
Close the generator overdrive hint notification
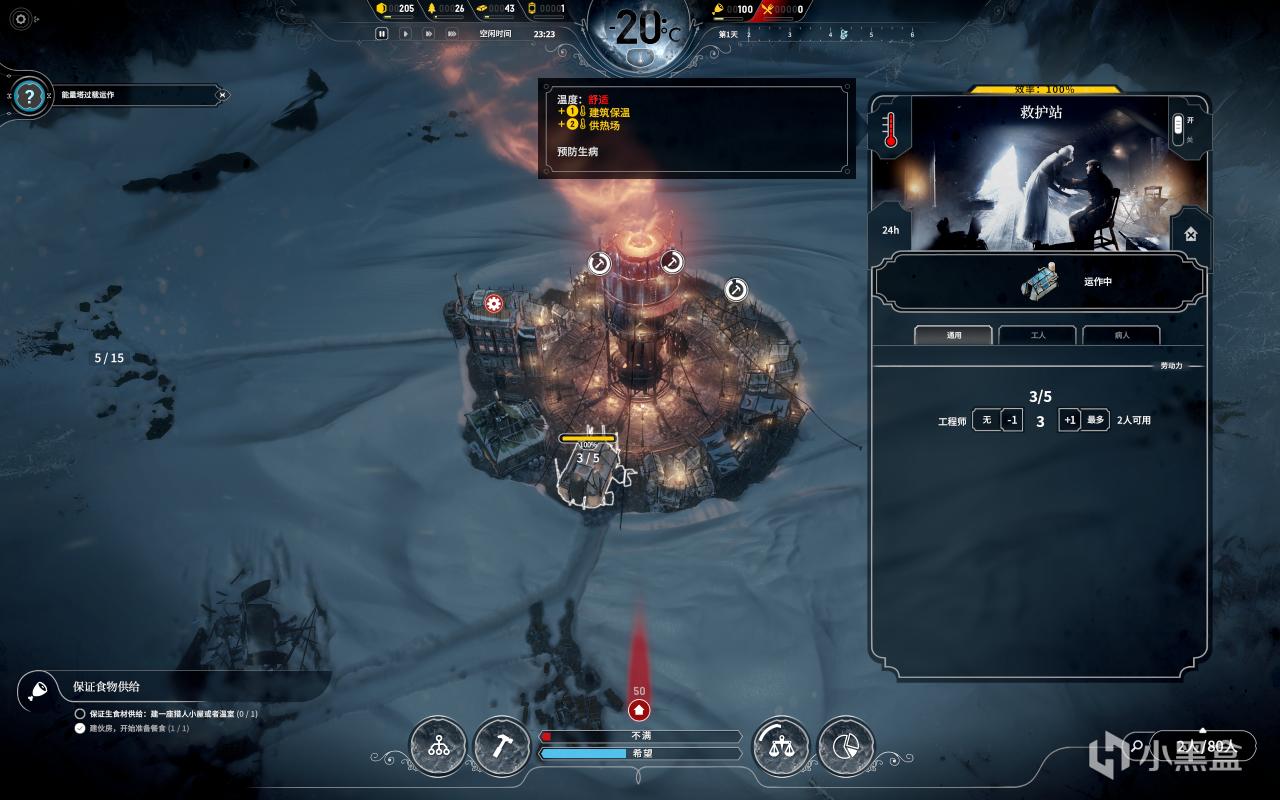pos(222,95)
